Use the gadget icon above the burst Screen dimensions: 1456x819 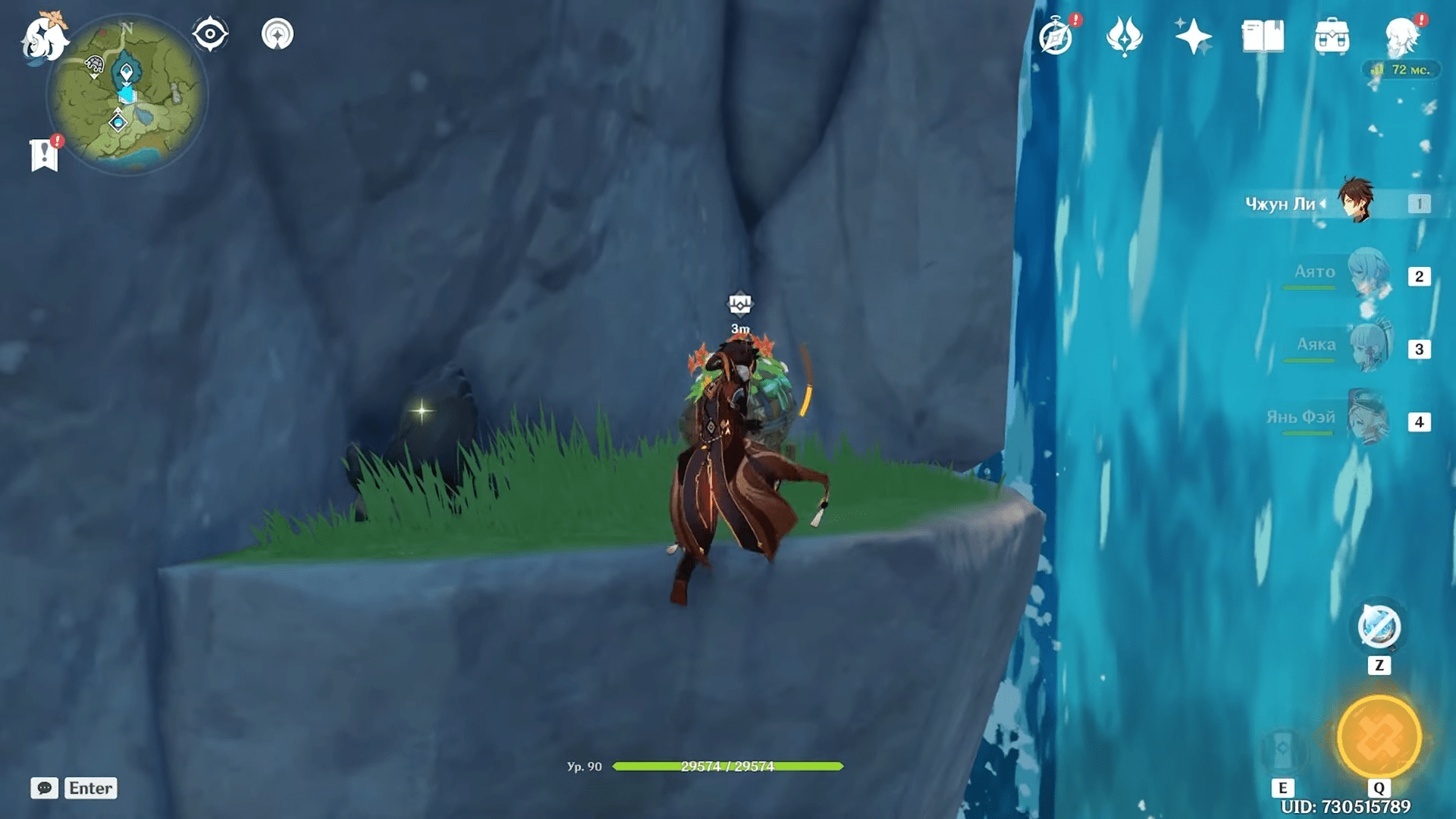1379,628
